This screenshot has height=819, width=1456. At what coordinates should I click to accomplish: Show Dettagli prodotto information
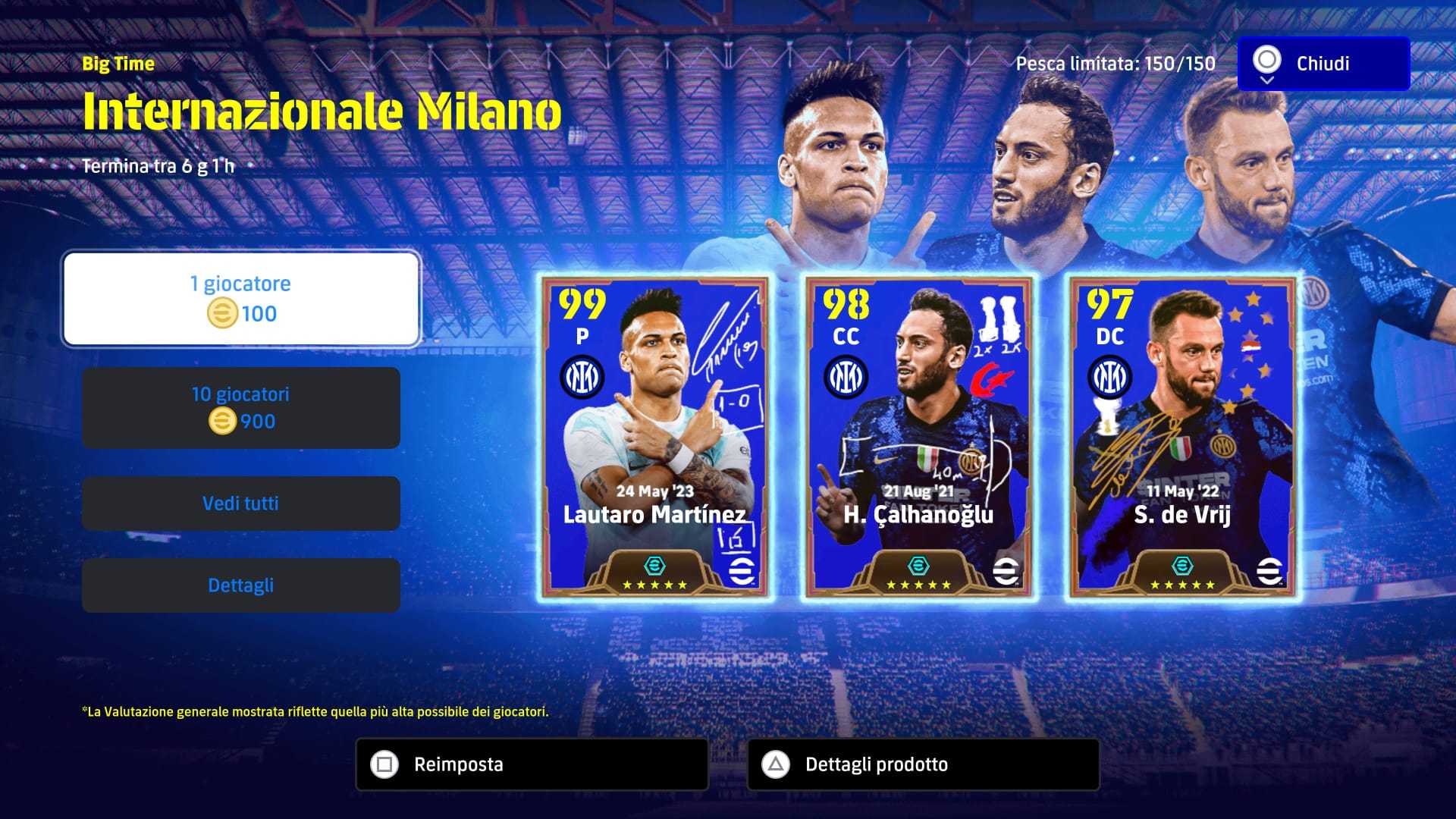pyautogui.click(x=923, y=764)
